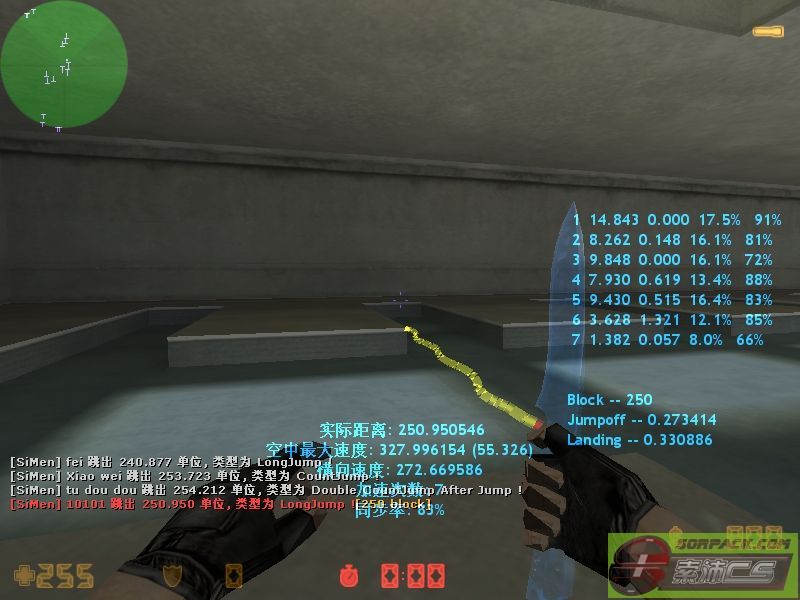This screenshot has height=600, width=800.
Task: Select the red 10101 LongJump chat line
Action: [220, 504]
